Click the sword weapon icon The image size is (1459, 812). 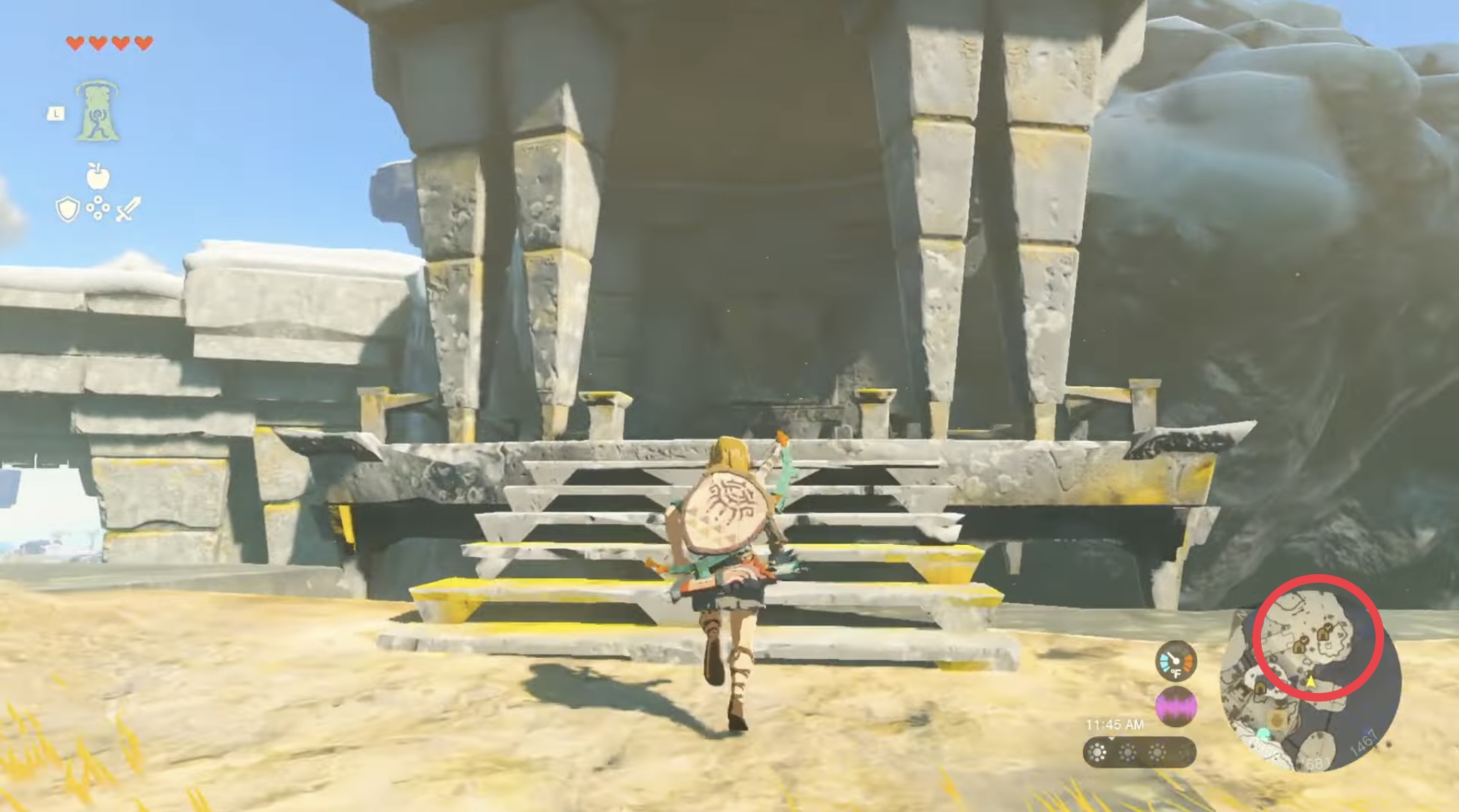point(129,209)
